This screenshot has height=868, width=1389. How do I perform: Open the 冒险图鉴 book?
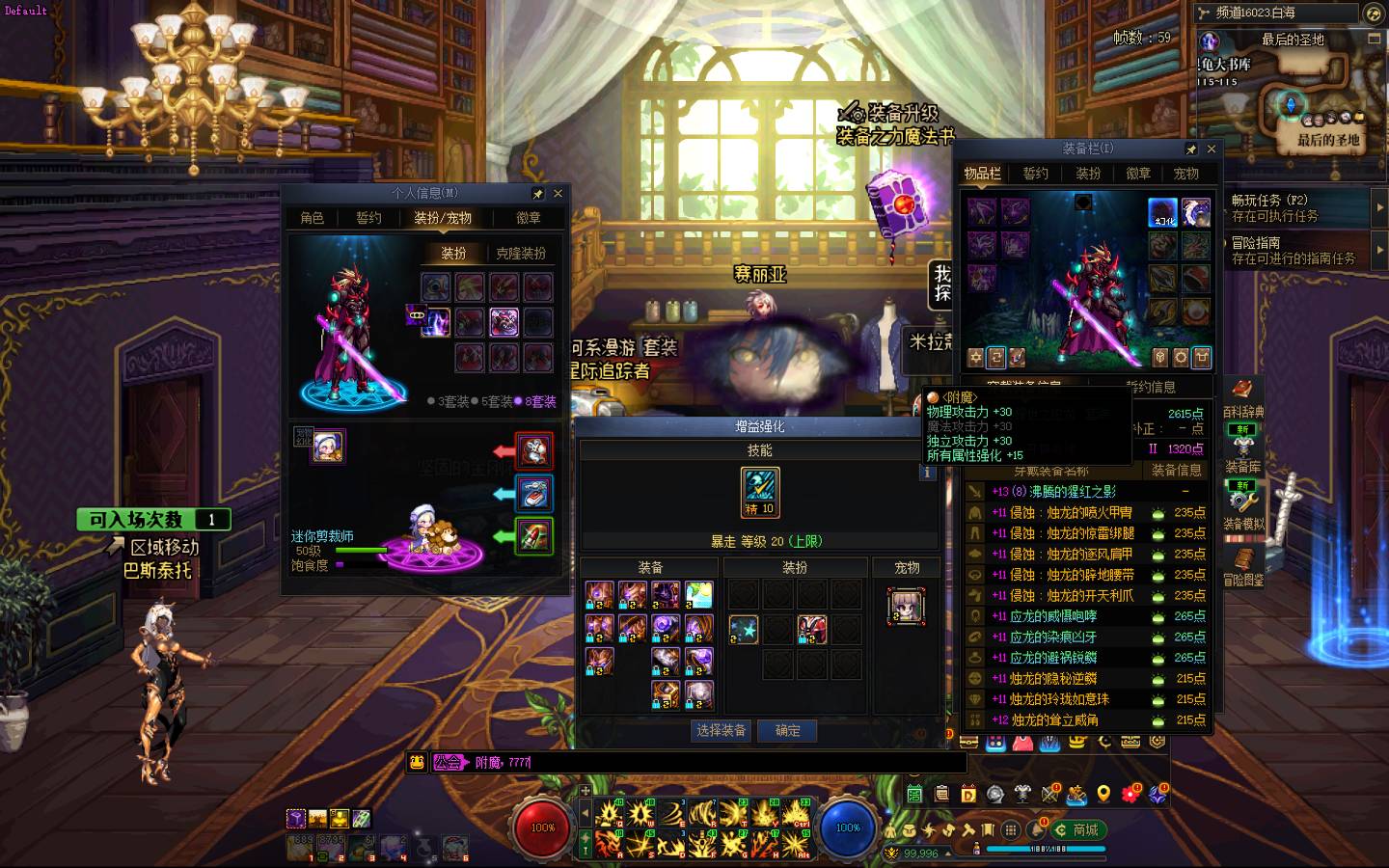coord(1243,565)
